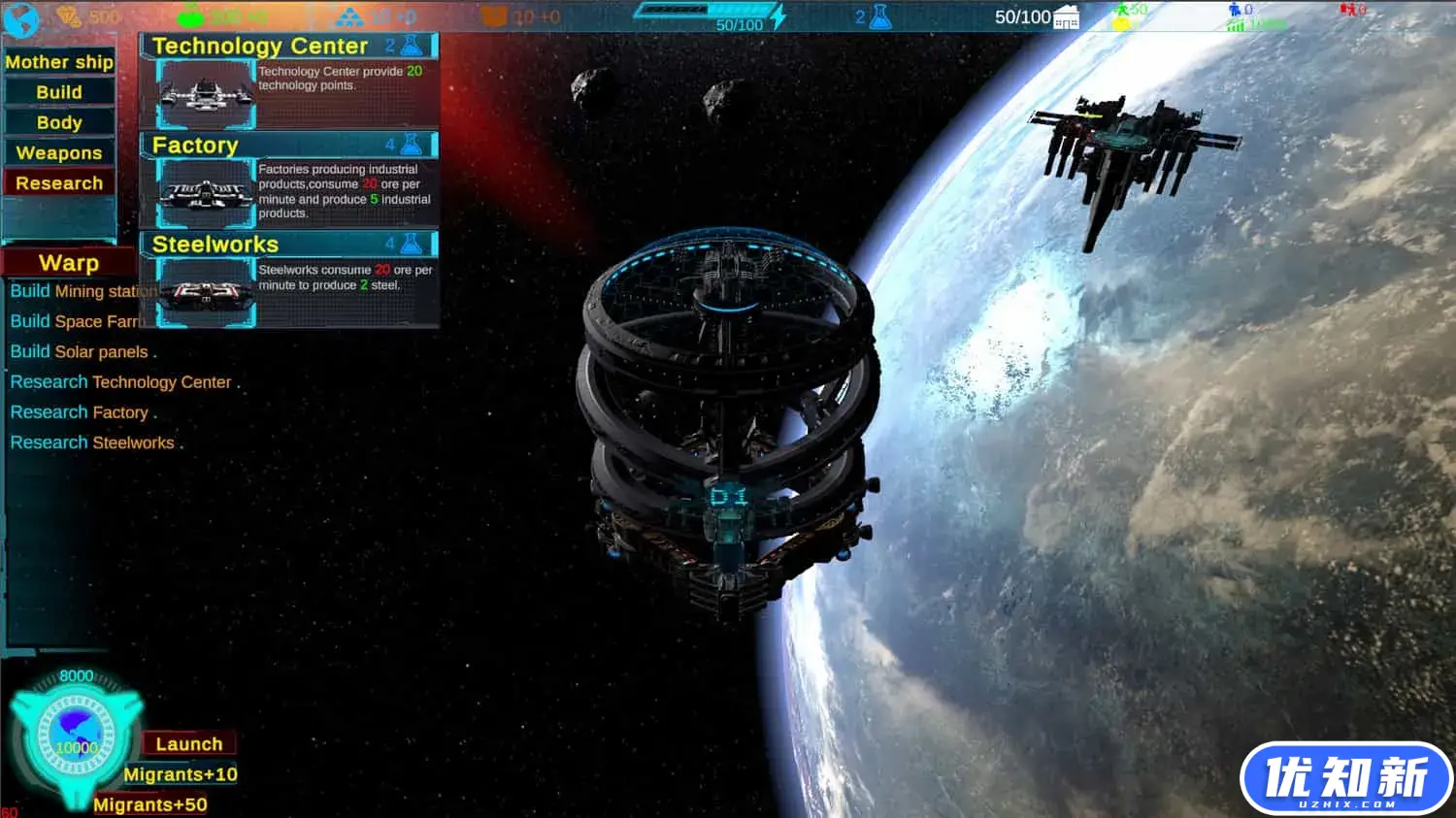
Task: Choose the Weapons menu entry
Action: pos(59,153)
